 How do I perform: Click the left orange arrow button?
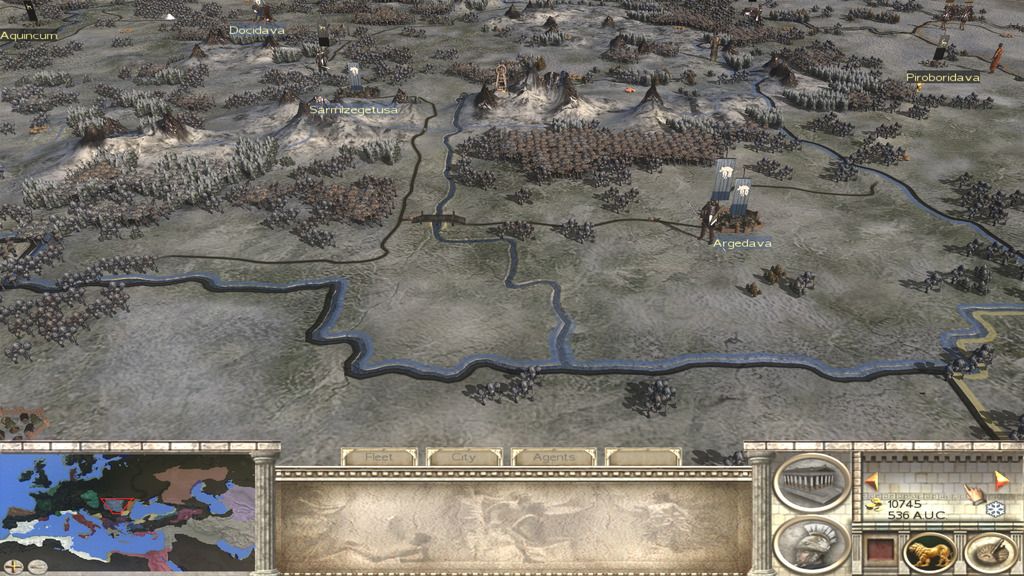click(x=871, y=481)
